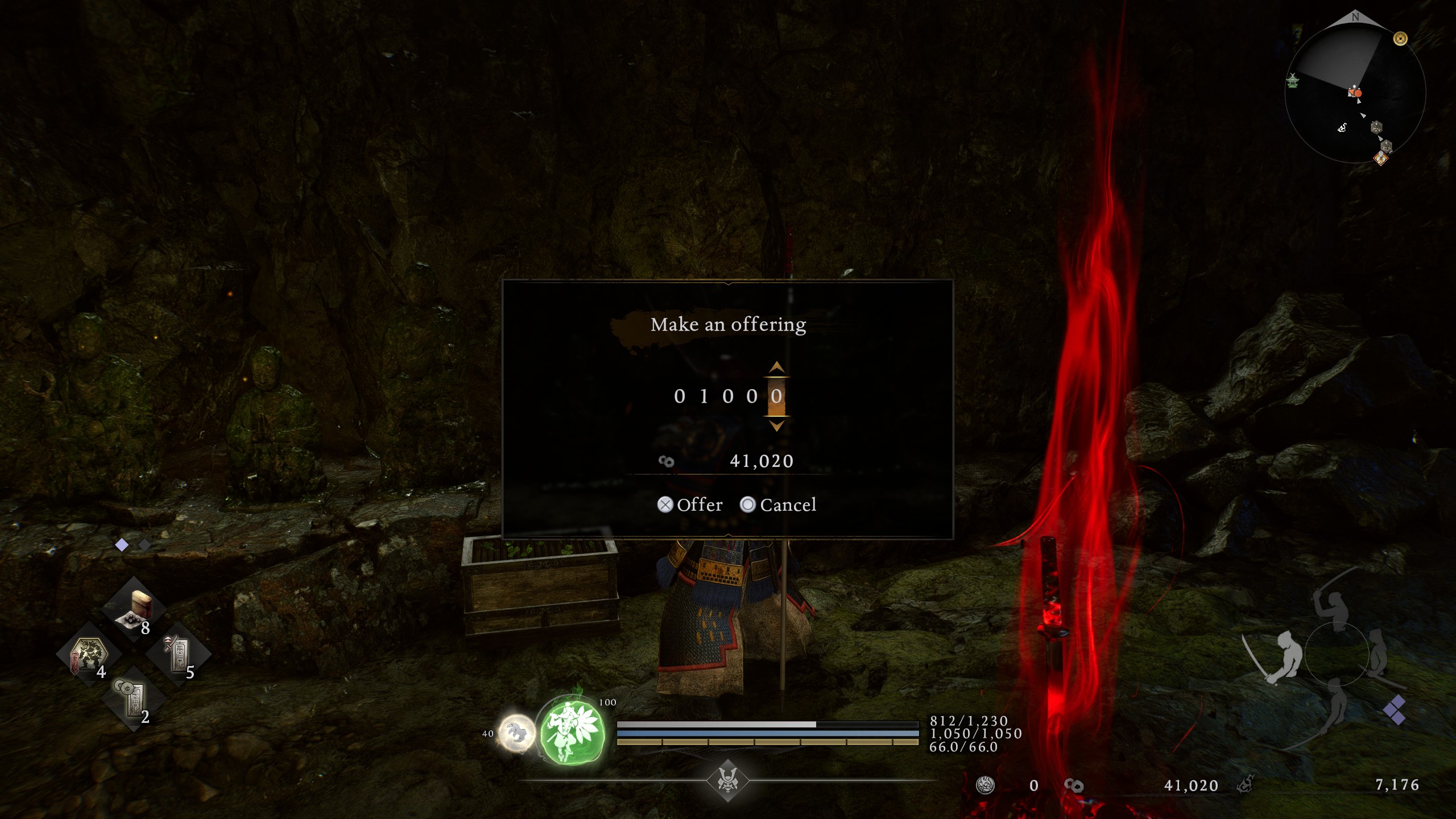Viewport: 1456px width, 819px height.
Task: Increase the digit with the up arrow
Action: click(x=776, y=367)
